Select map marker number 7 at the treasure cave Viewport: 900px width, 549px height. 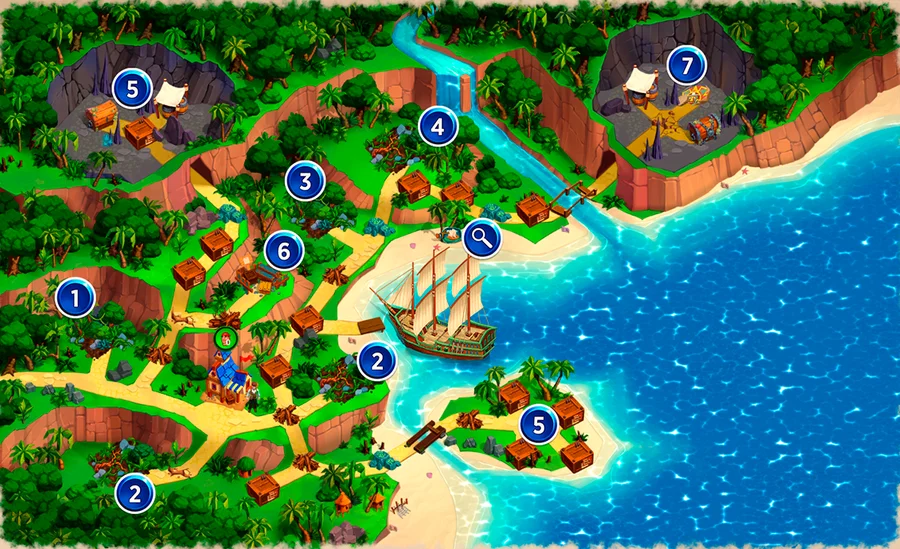click(686, 66)
